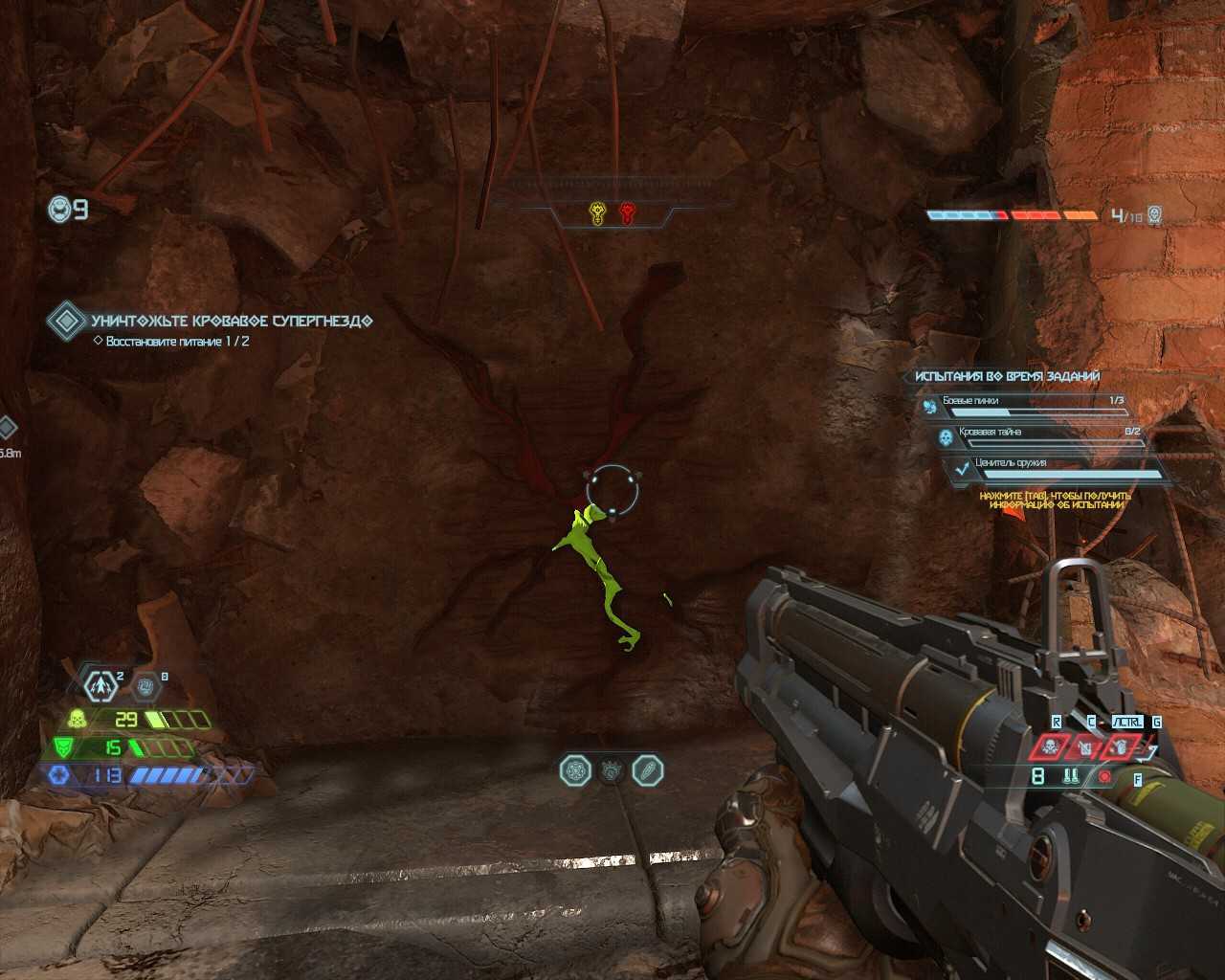Click the green armor shield icon
1225x980 pixels.
pos(63,747)
